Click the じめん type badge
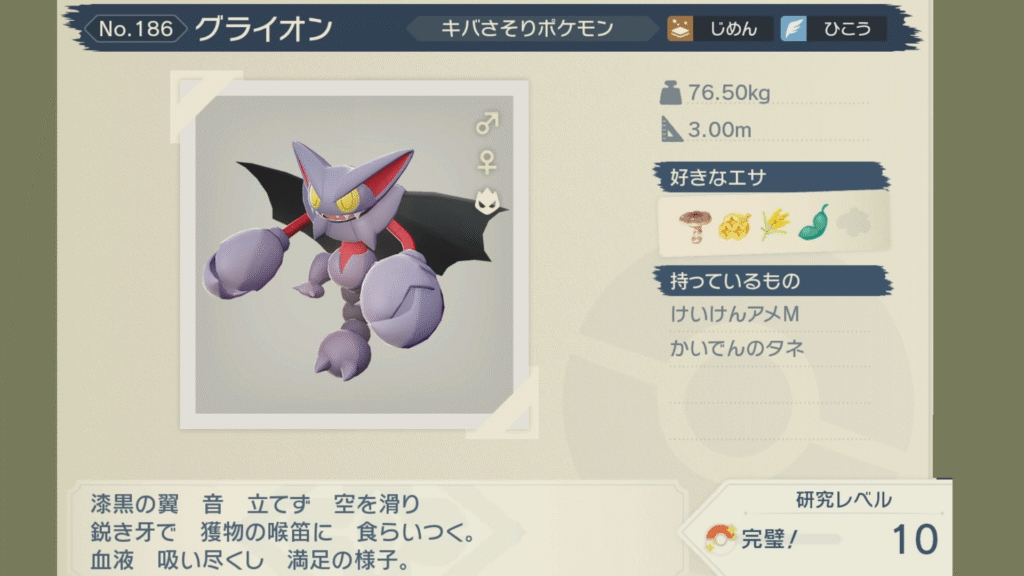The width and height of the screenshot is (1024, 576). pyautogui.click(x=720, y=29)
